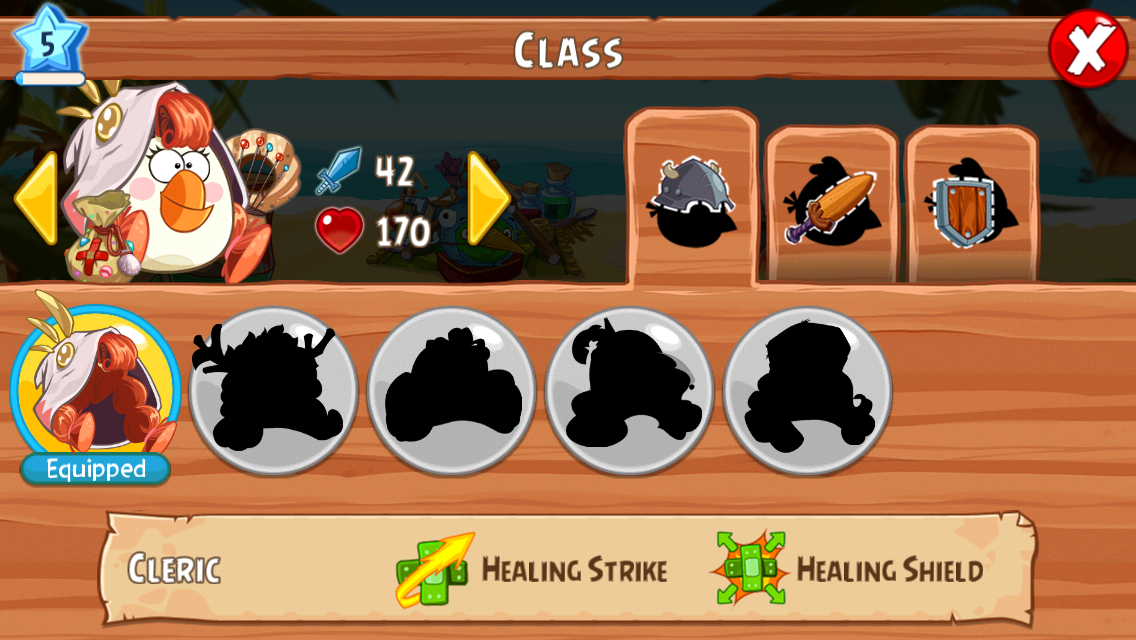The image size is (1136, 640).
Task: Open the wooden sword weapon tab
Action: click(x=831, y=207)
